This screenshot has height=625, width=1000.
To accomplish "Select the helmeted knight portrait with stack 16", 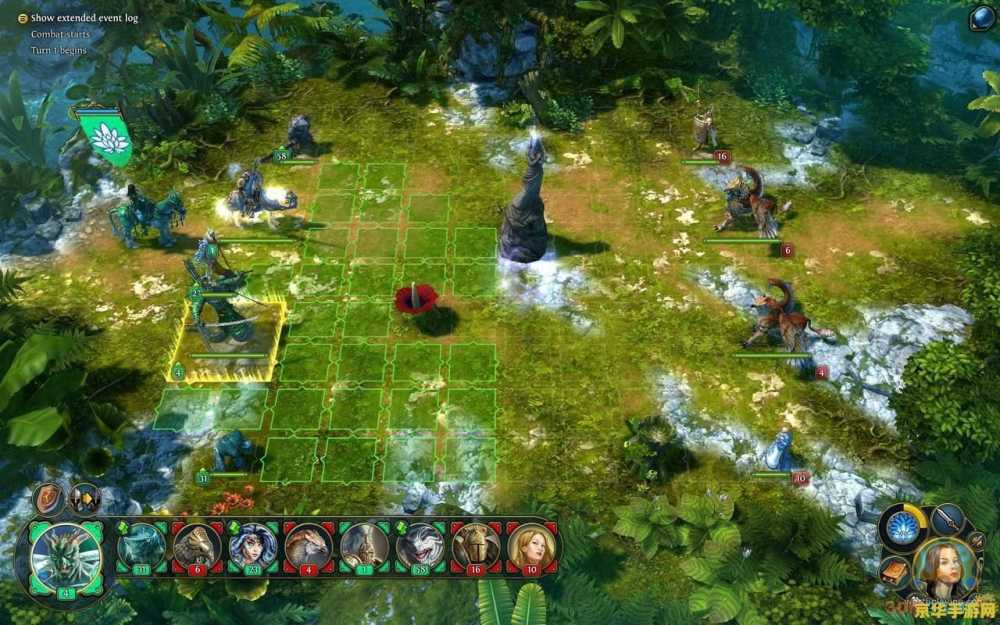I will pyautogui.click(x=477, y=546).
